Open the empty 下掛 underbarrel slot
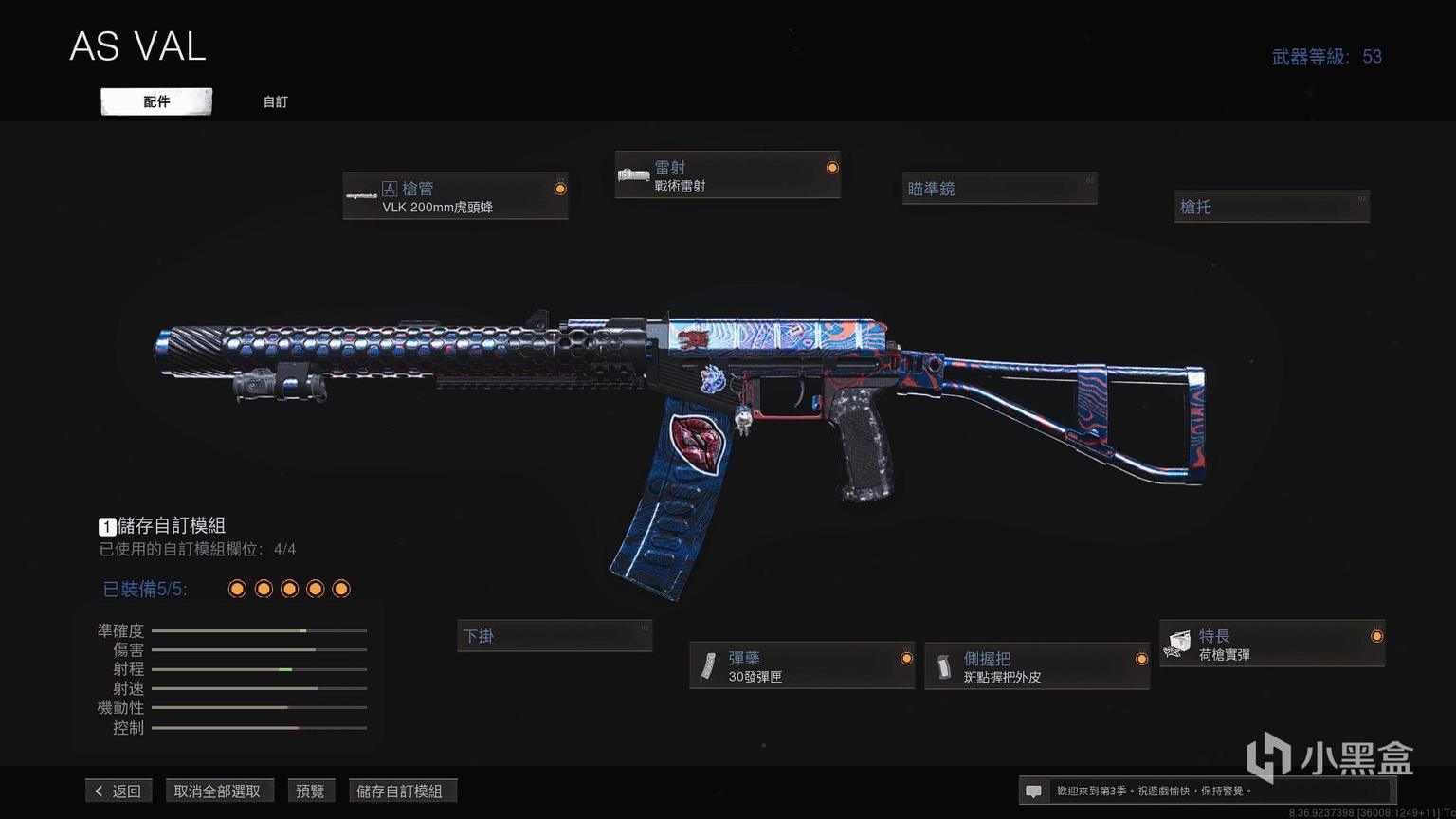The image size is (1456, 819). pyautogui.click(x=555, y=636)
